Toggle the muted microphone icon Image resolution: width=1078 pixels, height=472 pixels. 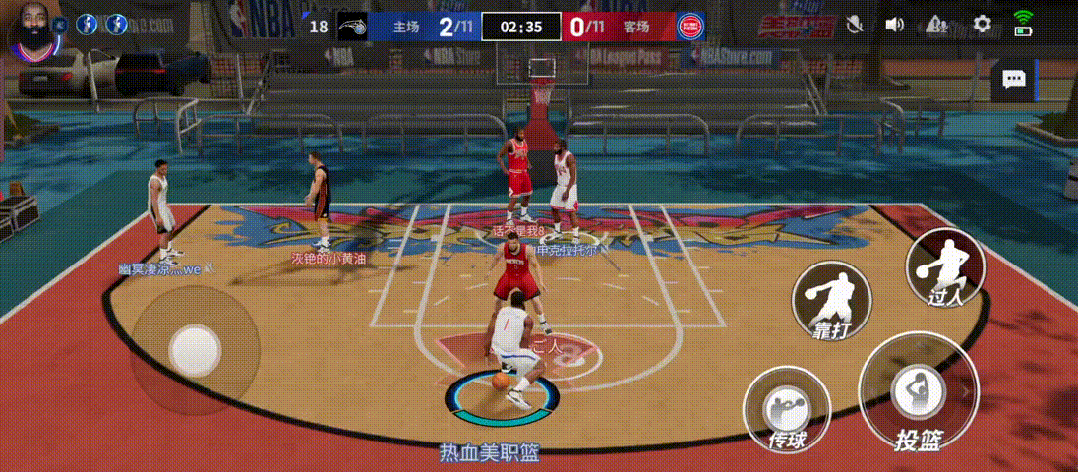point(854,24)
